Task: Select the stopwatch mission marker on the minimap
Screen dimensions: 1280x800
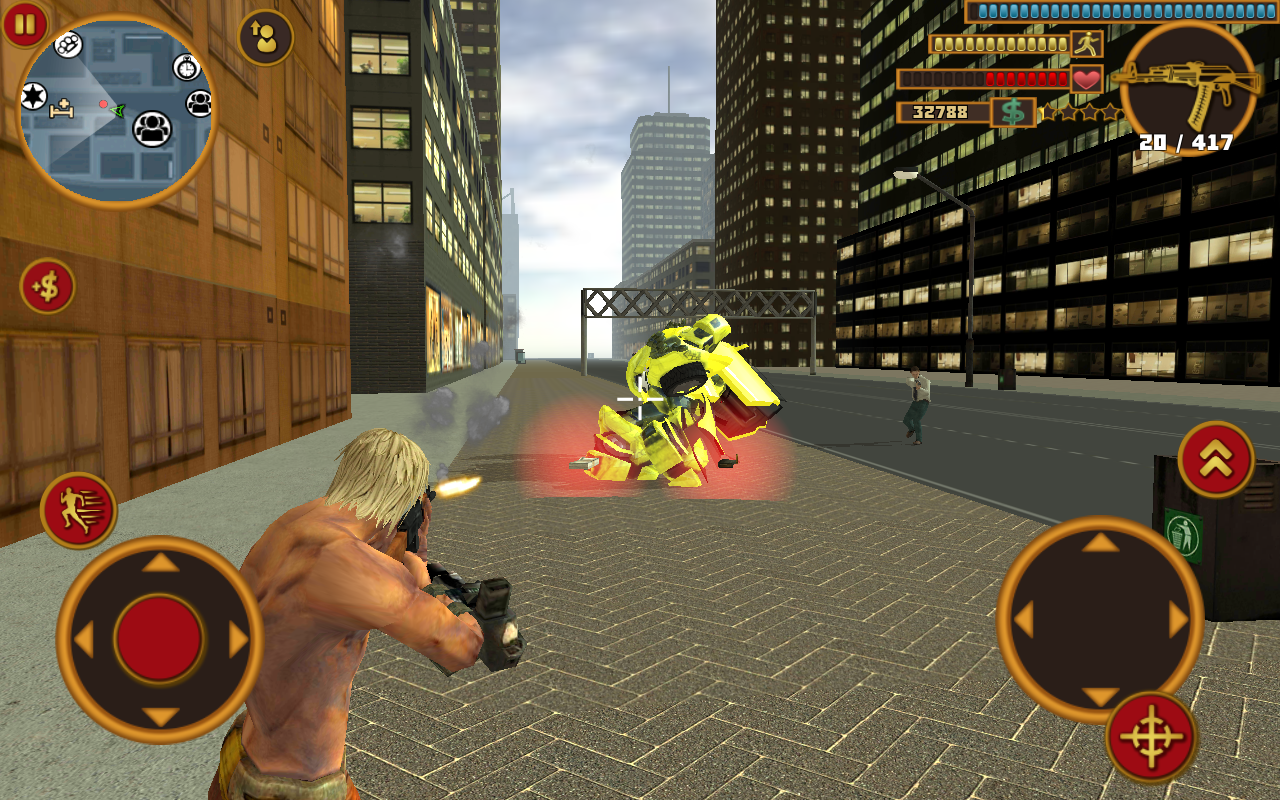Action: point(185,67)
